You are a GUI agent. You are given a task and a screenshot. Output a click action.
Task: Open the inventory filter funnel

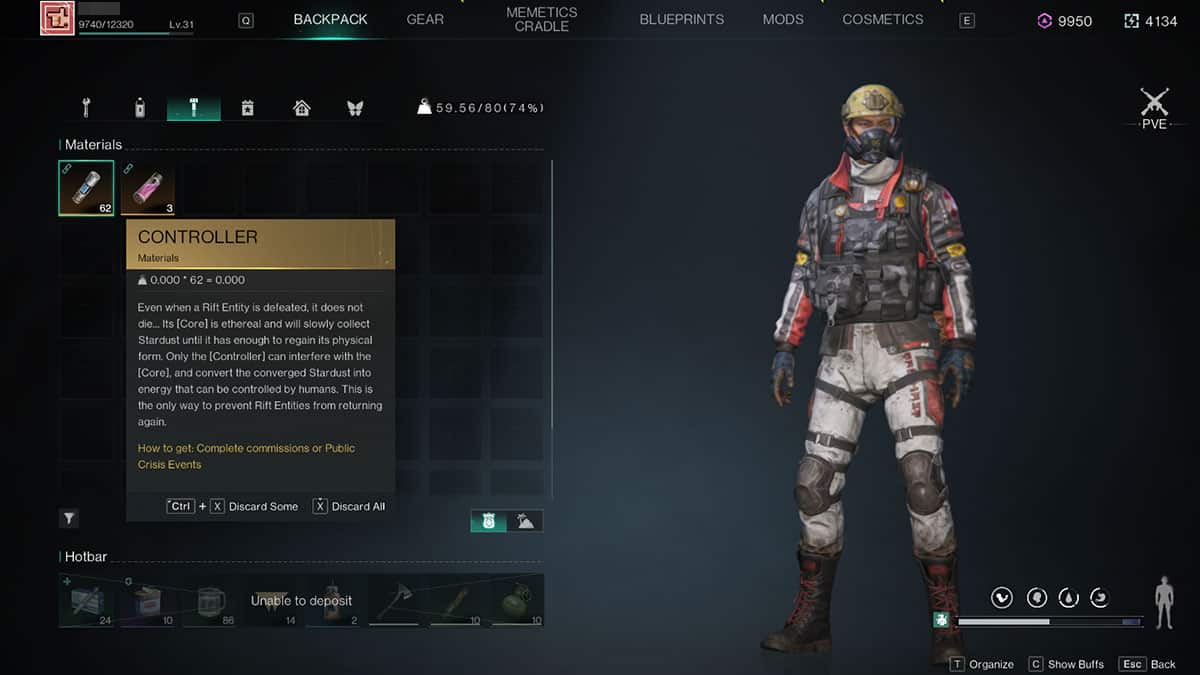pyautogui.click(x=69, y=518)
